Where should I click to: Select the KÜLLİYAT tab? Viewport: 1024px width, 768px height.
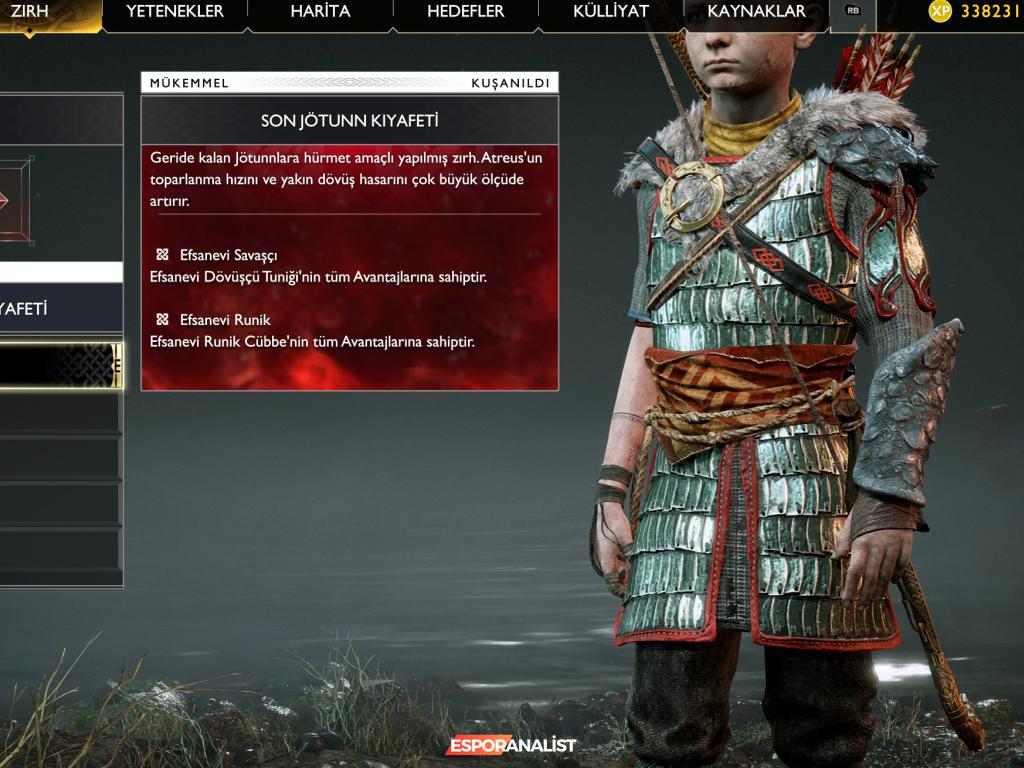[611, 12]
